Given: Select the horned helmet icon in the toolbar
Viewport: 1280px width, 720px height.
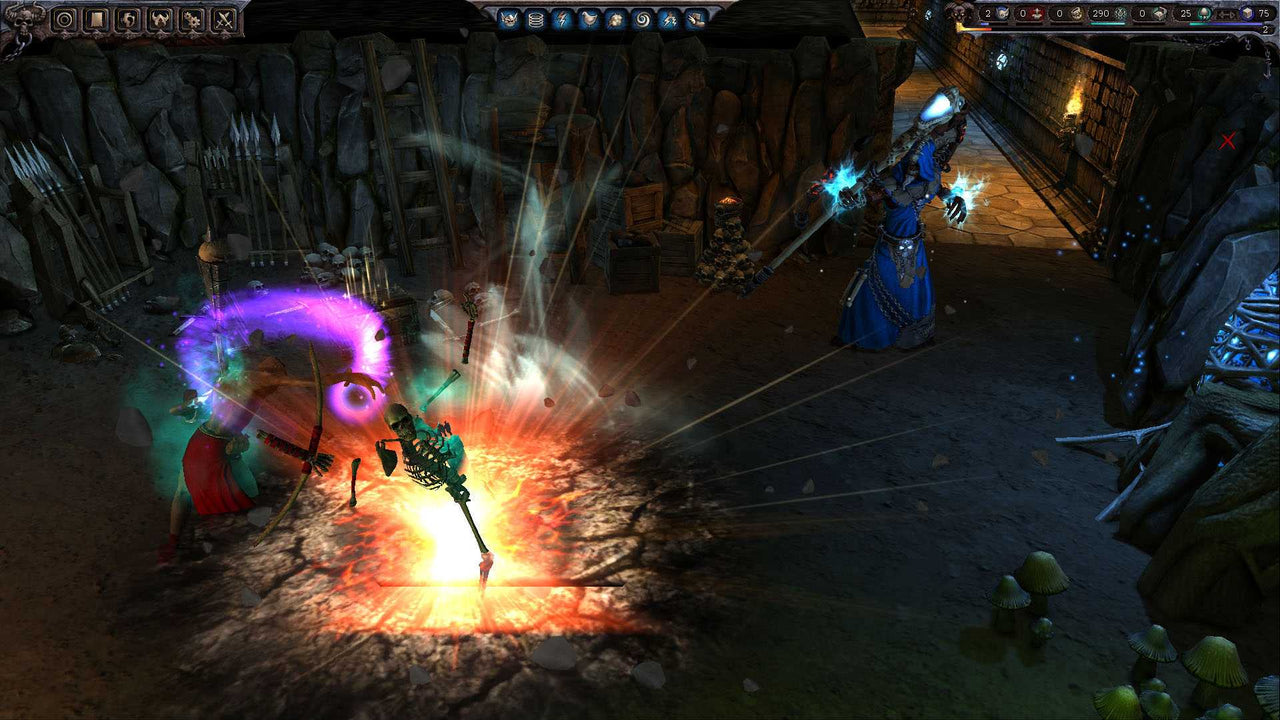Looking at the screenshot, I should pyautogui.click(x=160, y=20).
